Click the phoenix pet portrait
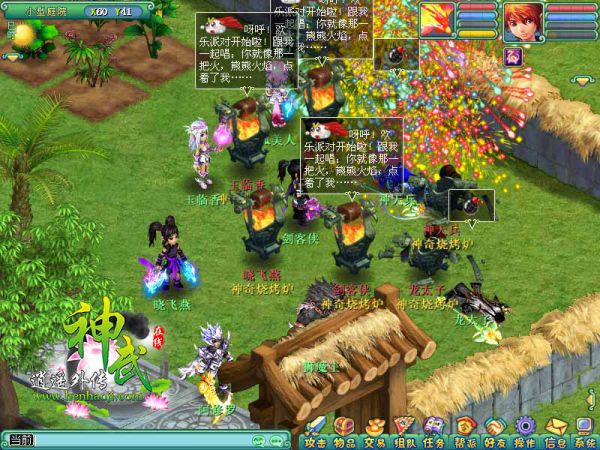 tap(436, 21)
